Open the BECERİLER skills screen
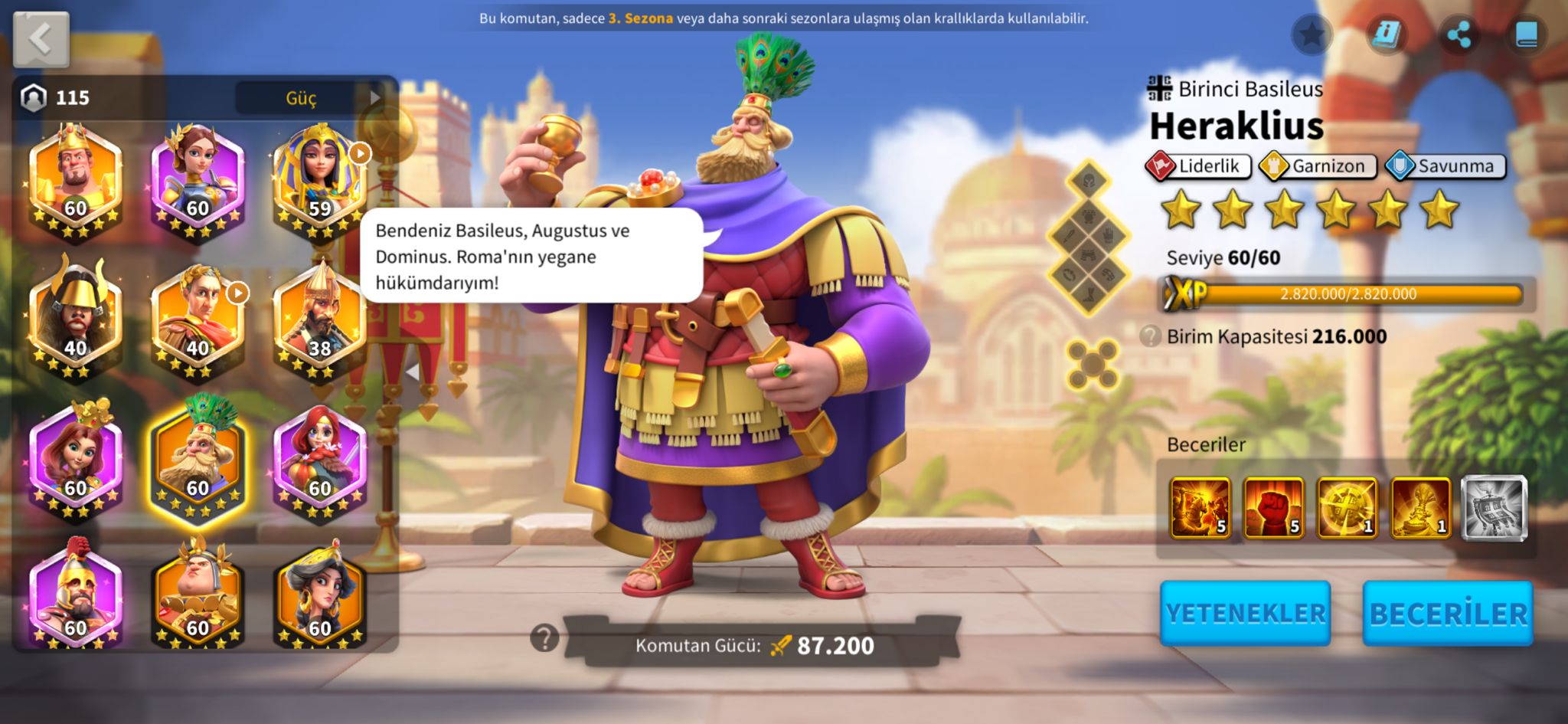Image resolution: width=1568 pixels, height=724 pixels. coord(1448,613)
